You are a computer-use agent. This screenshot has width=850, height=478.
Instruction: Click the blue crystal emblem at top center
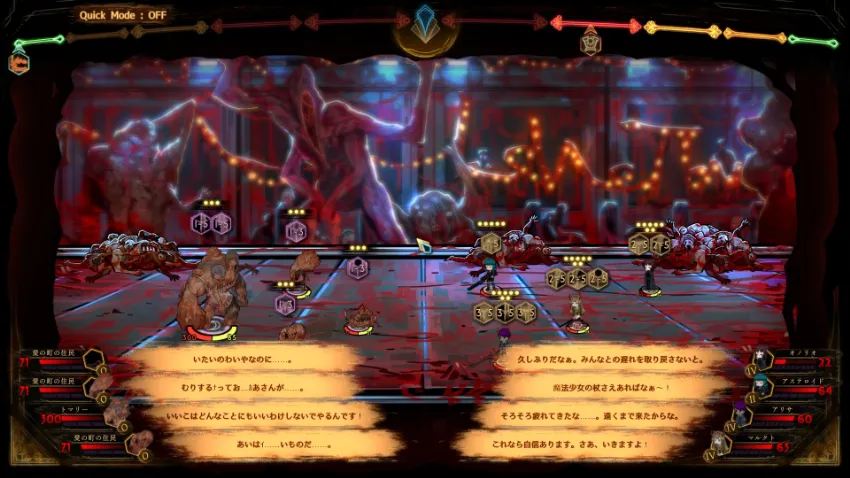425,23
